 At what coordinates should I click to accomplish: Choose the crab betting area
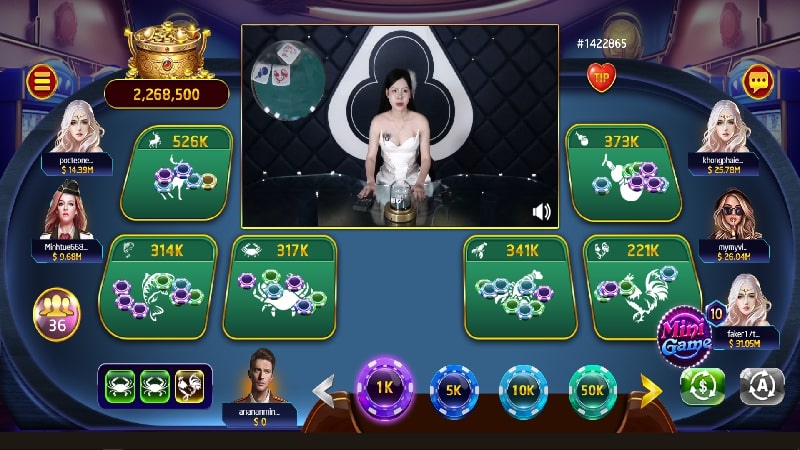tap(281, 286)
